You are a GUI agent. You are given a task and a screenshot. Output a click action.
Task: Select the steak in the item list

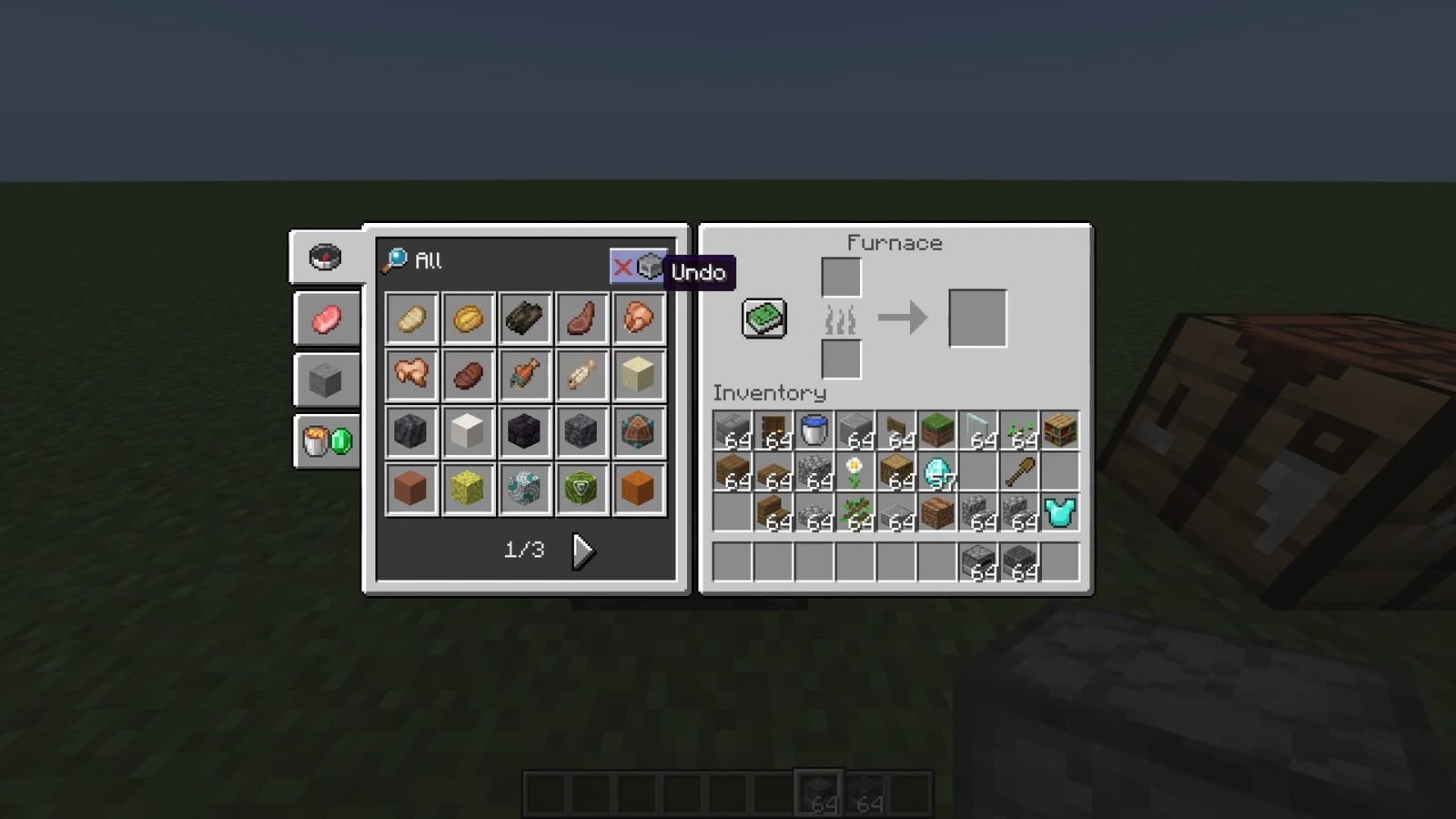point(582,318)
